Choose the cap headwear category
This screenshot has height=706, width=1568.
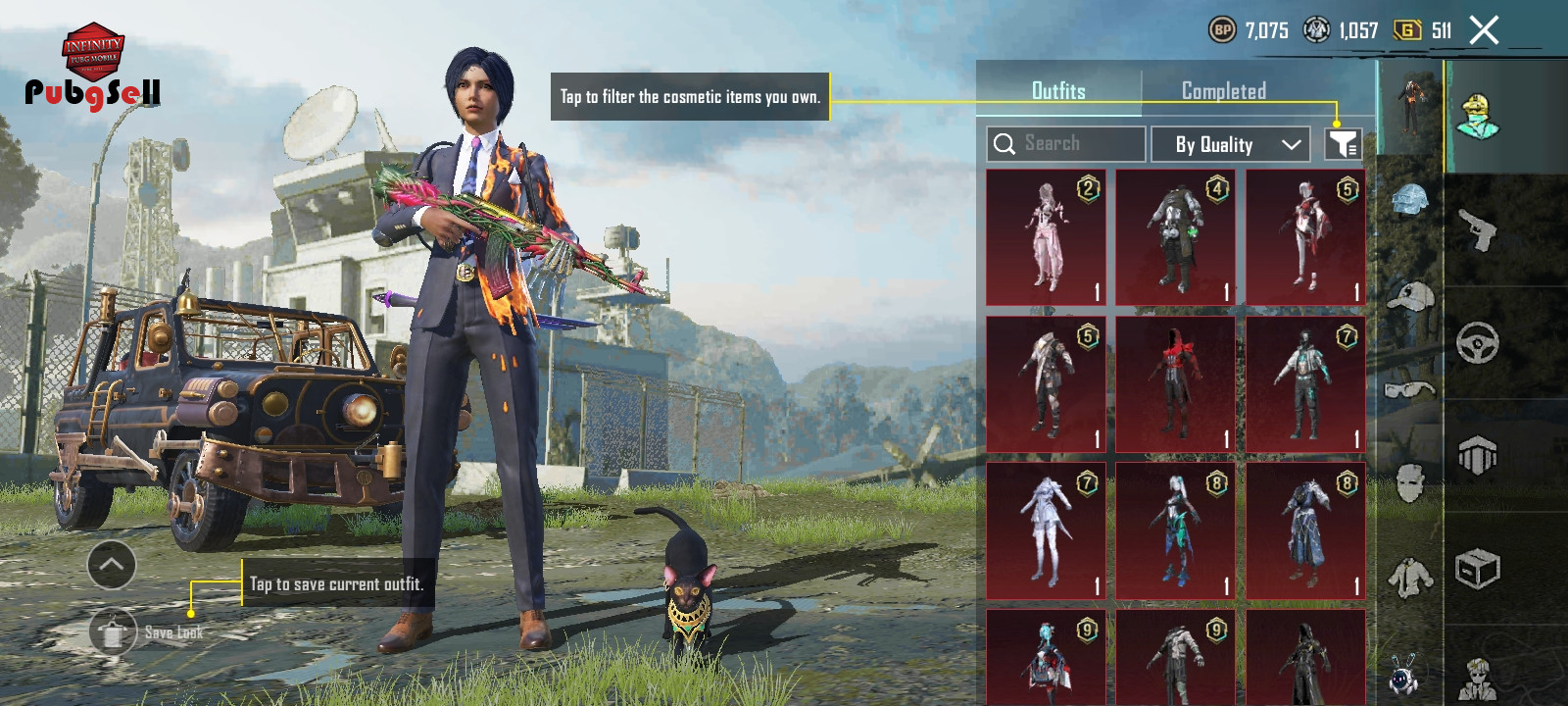(1410, 296)
